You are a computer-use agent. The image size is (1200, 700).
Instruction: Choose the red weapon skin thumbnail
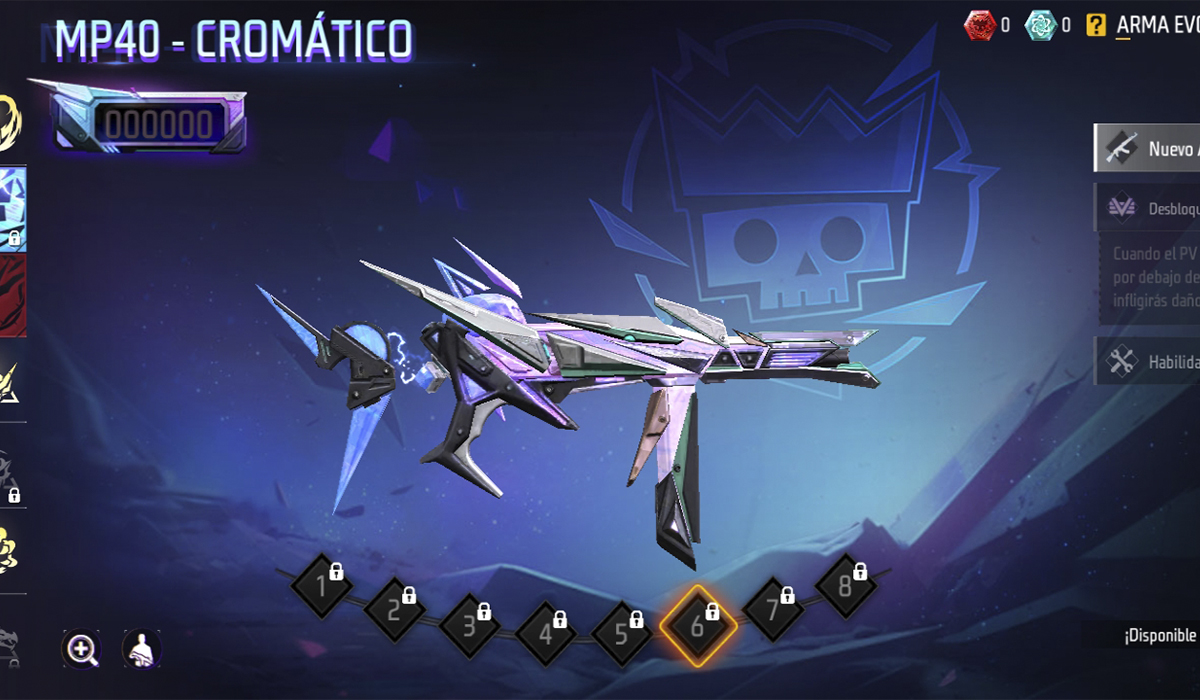pos(13,295)
